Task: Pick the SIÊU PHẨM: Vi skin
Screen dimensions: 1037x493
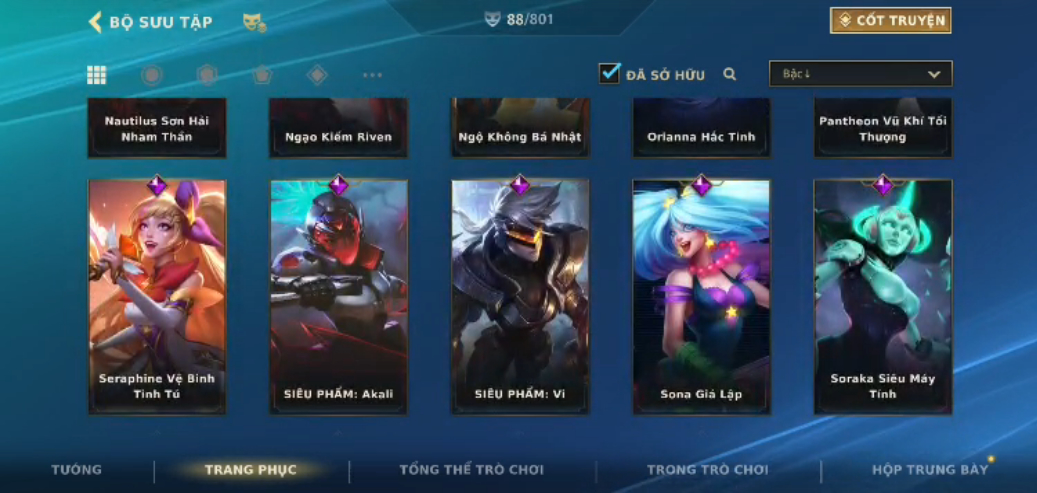Action: (x=519, y=296)
